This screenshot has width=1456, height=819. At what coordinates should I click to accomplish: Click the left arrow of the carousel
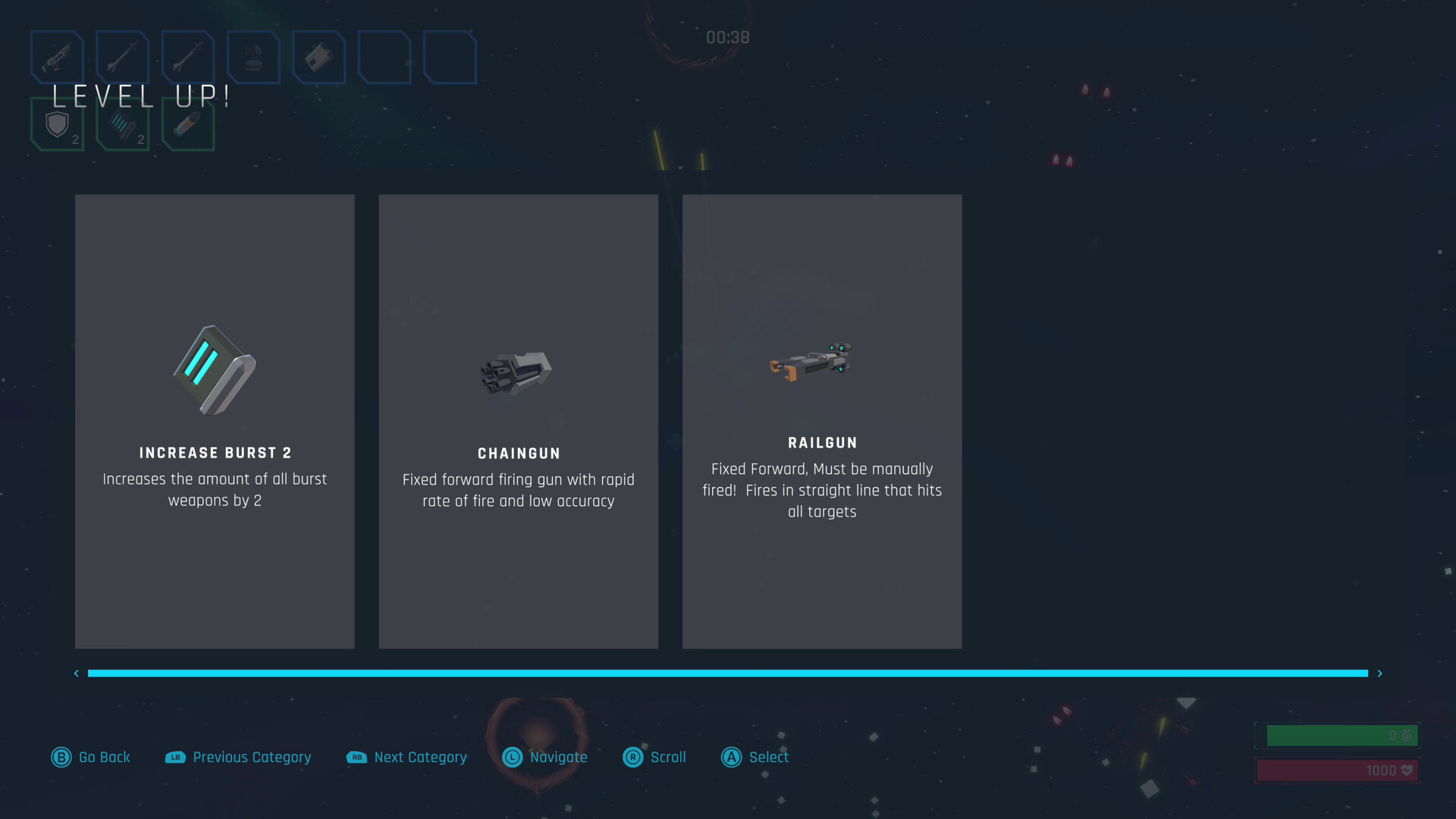pos(76,673)
